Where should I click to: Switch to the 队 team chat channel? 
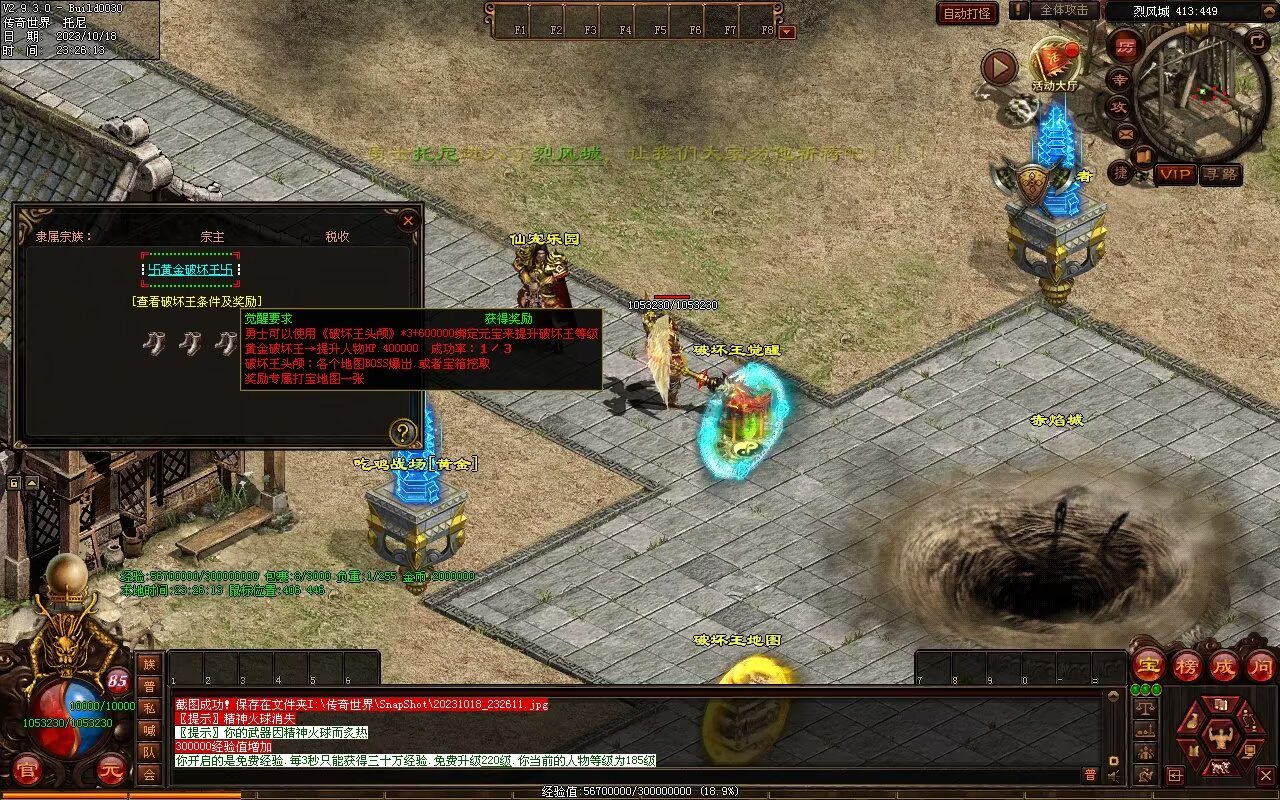149,752
